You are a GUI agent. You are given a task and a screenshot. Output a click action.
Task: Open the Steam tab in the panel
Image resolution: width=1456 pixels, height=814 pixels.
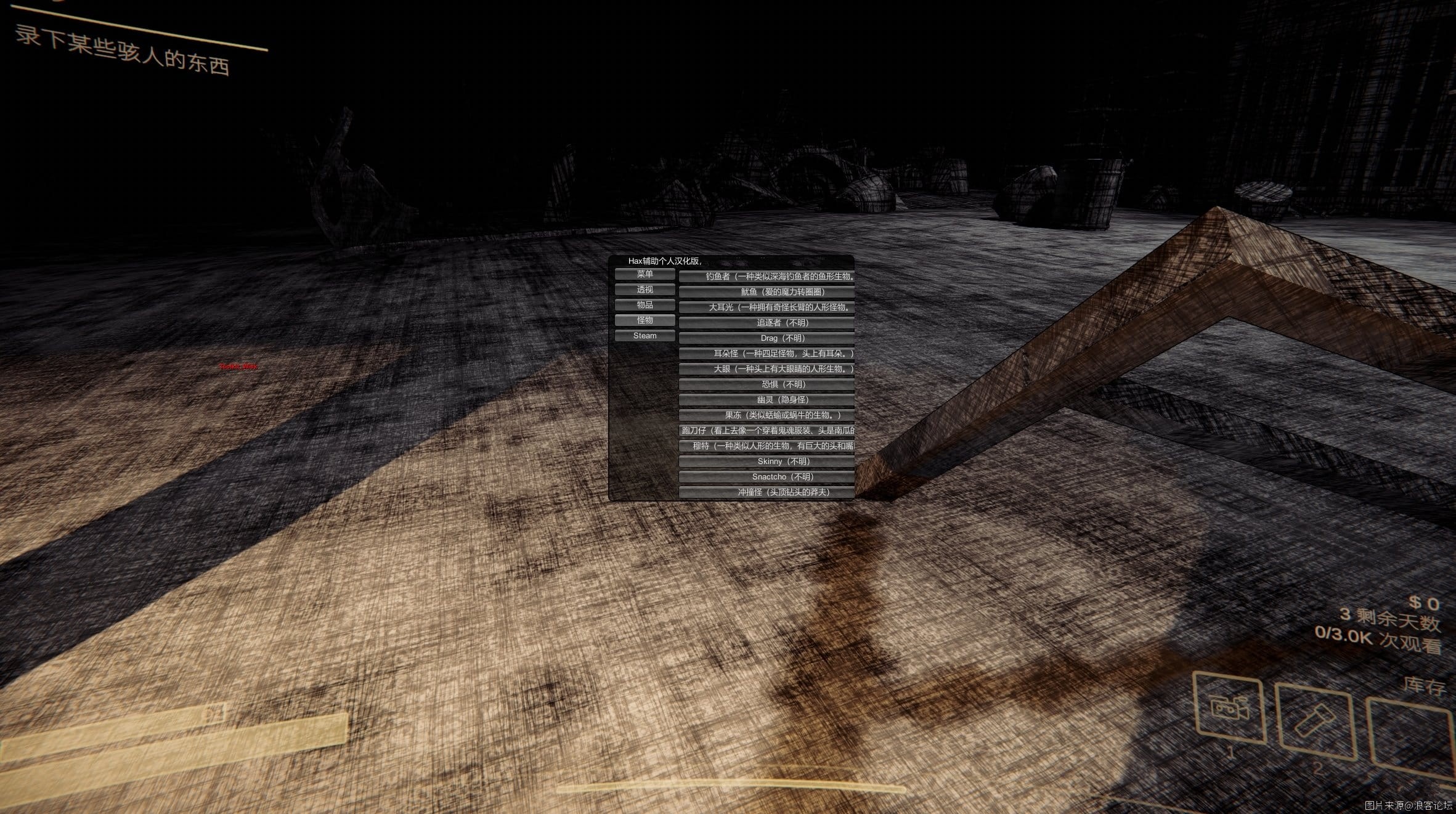click(645, 336)
